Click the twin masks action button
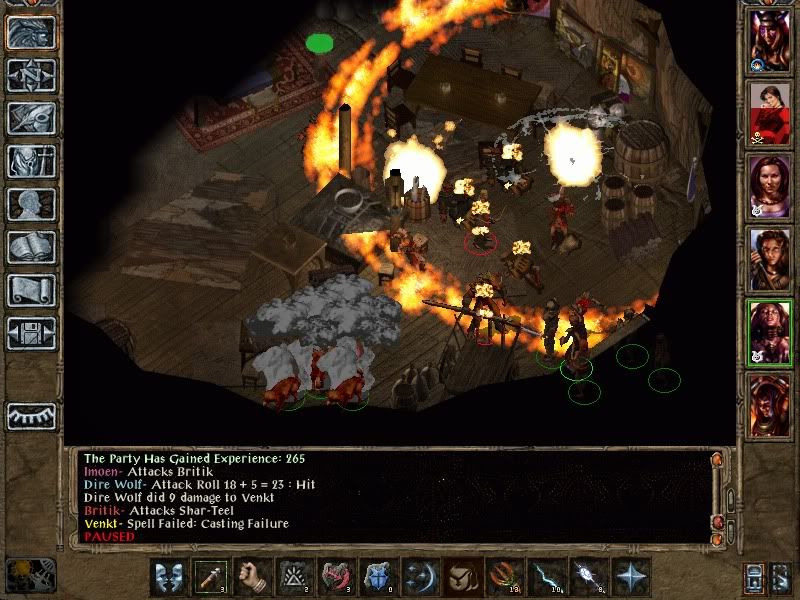 [x=169, y=577]
